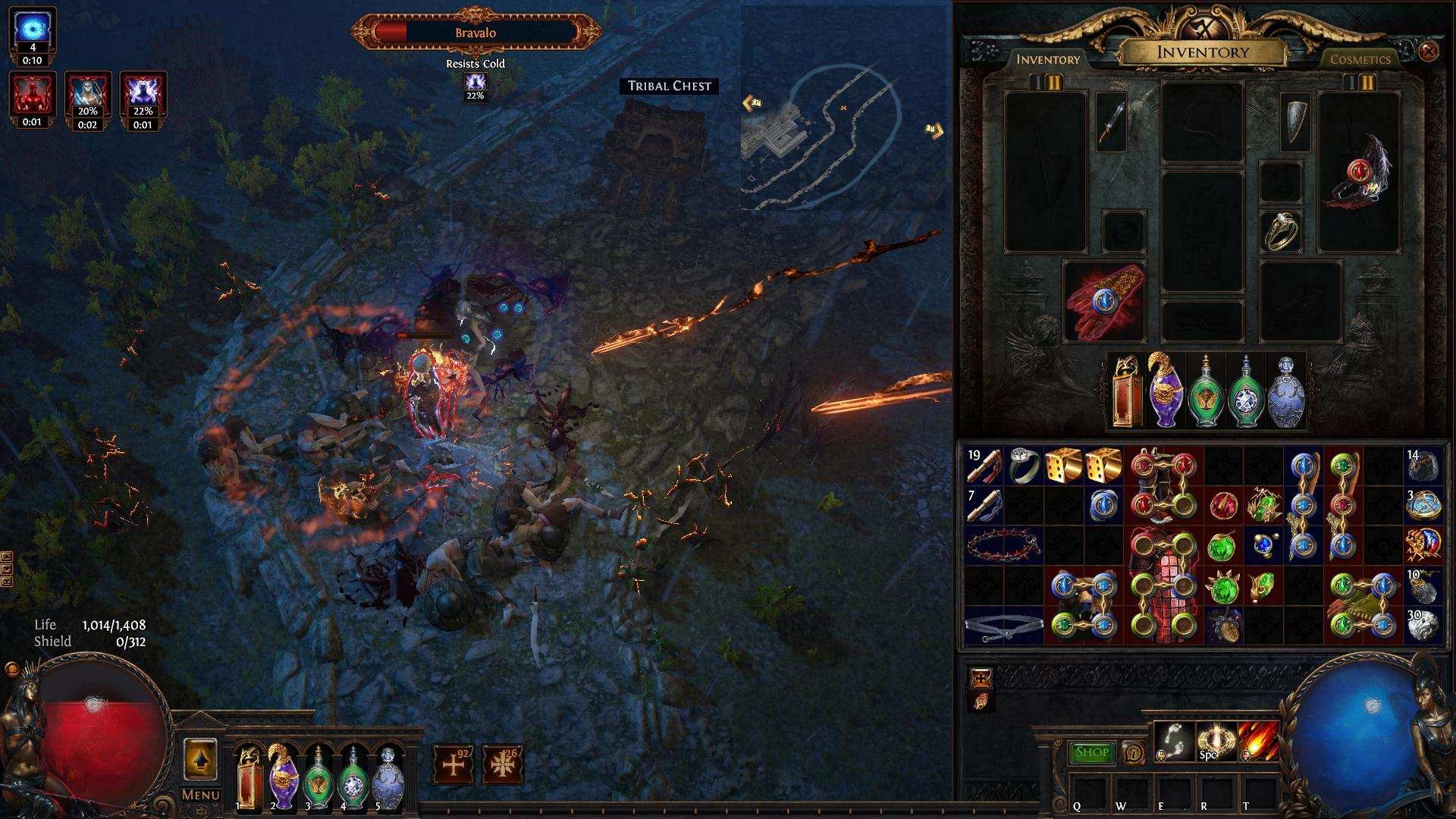Switch to the Cosmetics tab
Screen dimensions: 1456x819
[1361, 59]
